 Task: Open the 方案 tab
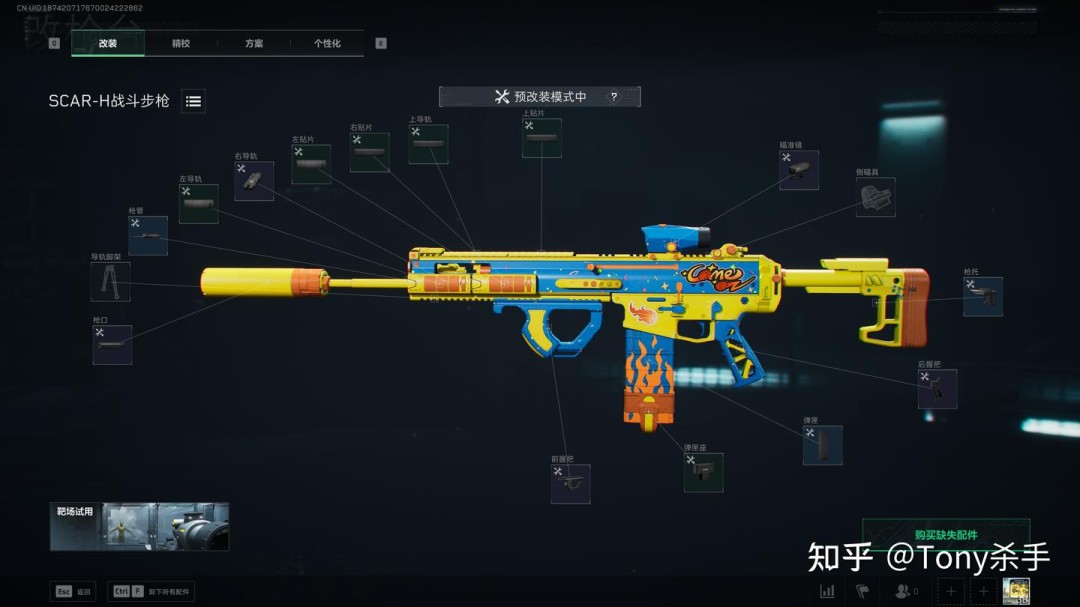254,43
